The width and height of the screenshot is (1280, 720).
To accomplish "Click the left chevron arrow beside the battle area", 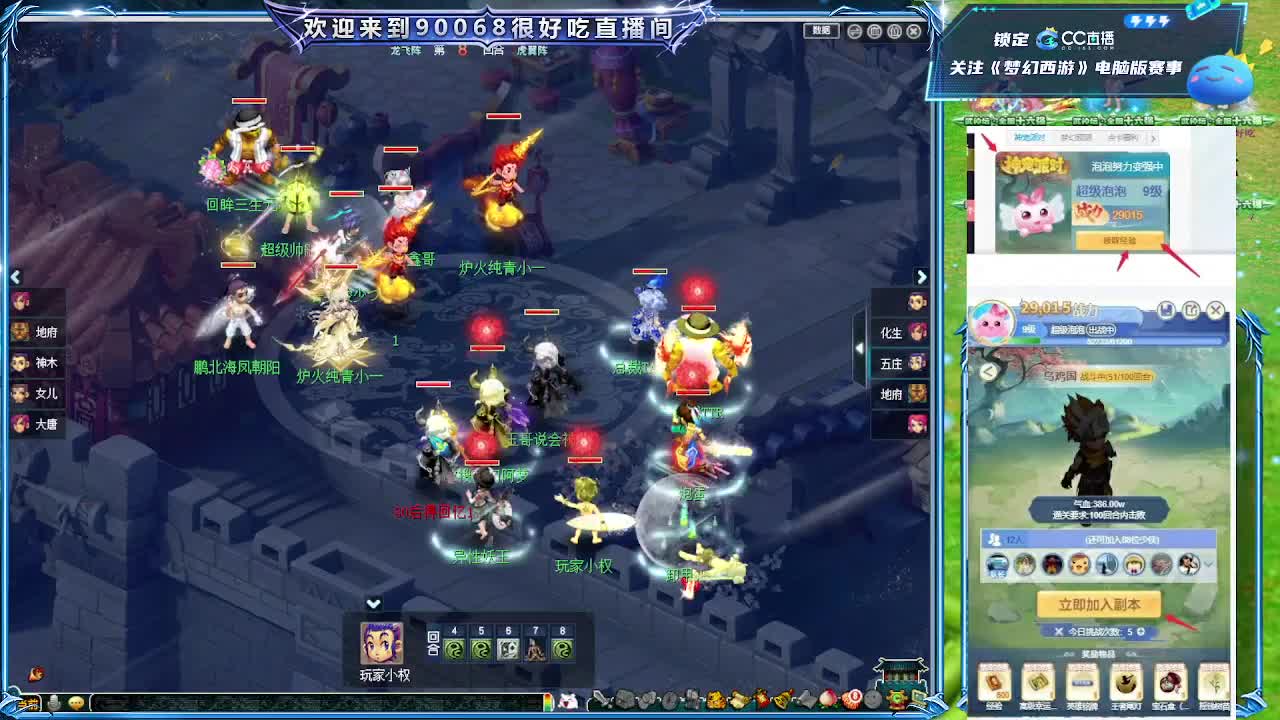I will pyautogui.click(x=16, y=278).
